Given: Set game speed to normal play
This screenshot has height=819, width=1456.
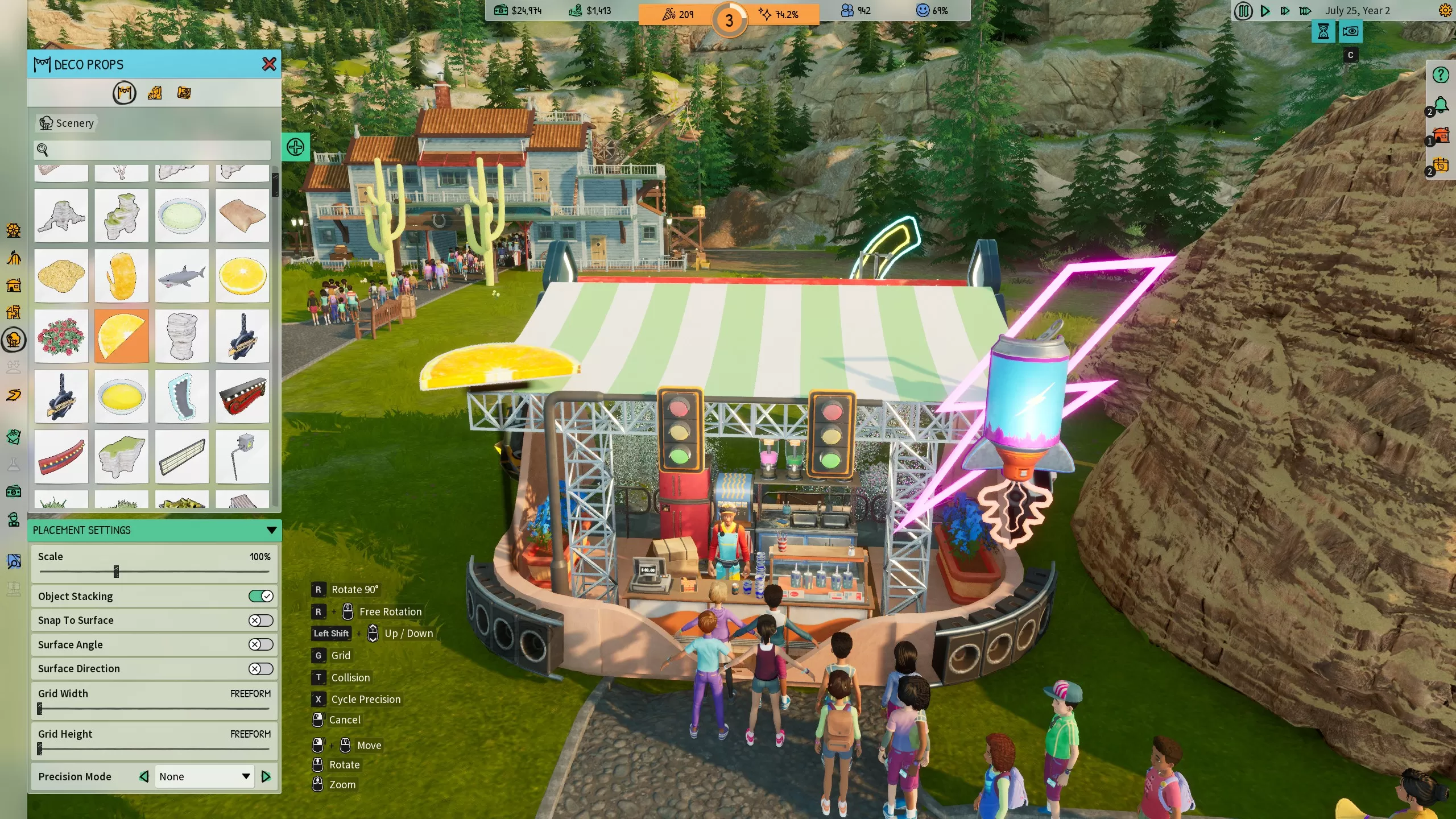Looking at the screenshot, I should [1265, 11].
